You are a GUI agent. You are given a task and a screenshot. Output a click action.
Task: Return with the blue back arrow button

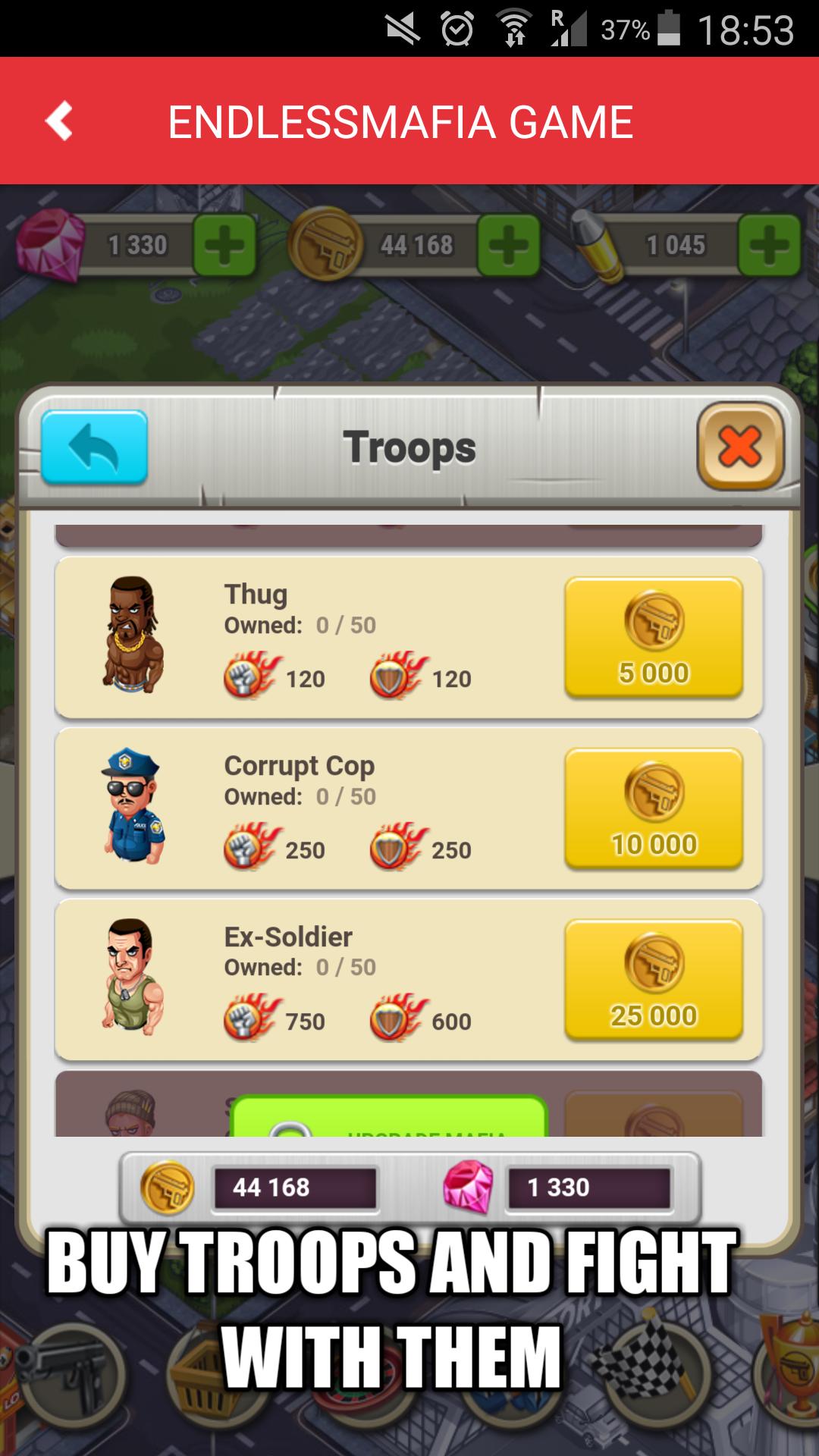[94, 447]
